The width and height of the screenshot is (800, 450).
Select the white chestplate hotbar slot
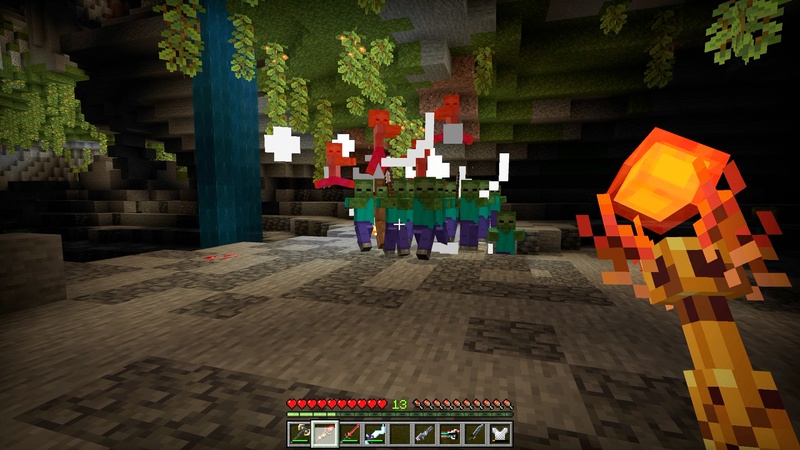point(500,433)
